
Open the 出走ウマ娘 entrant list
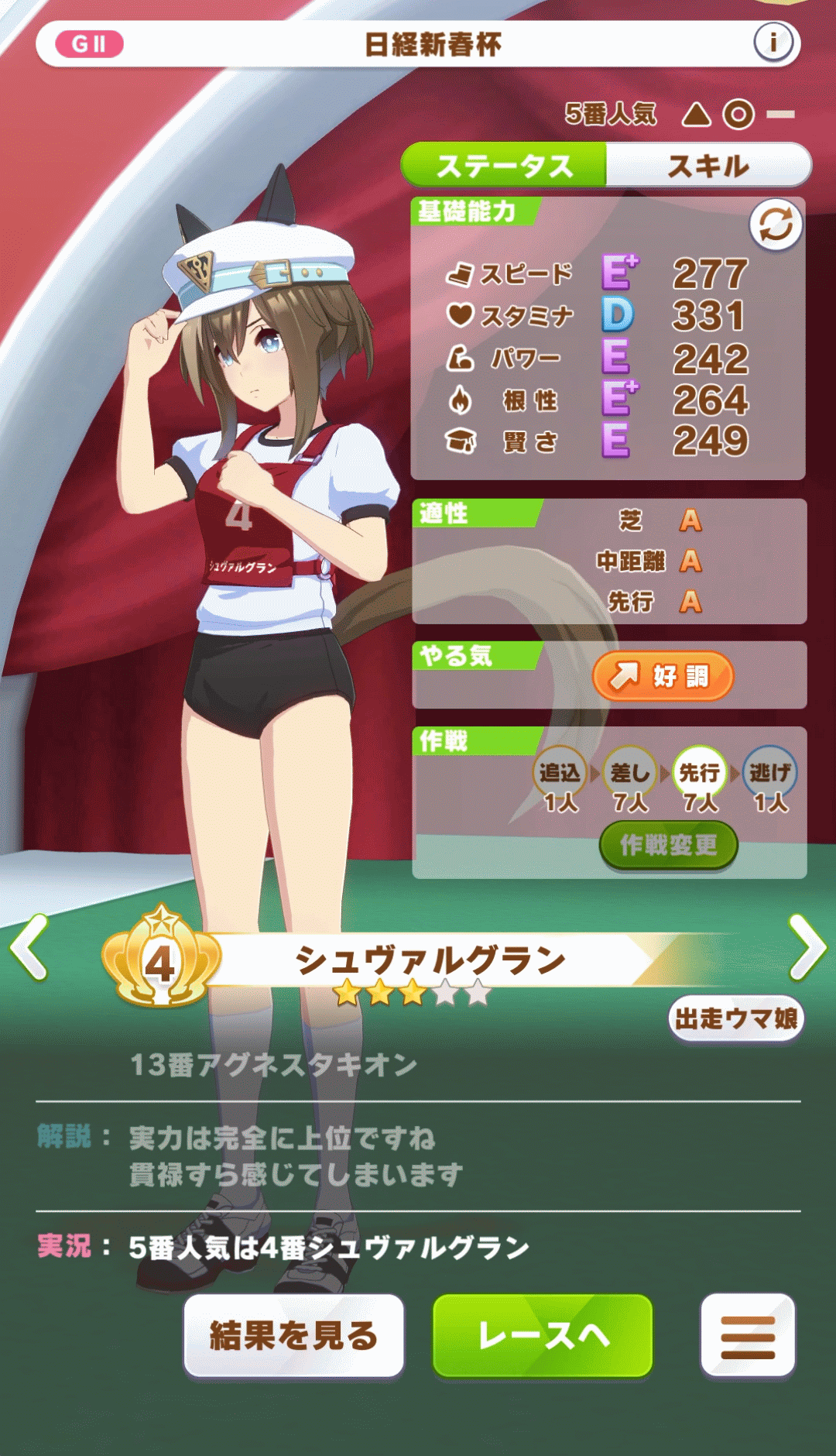coord(735,1018)
